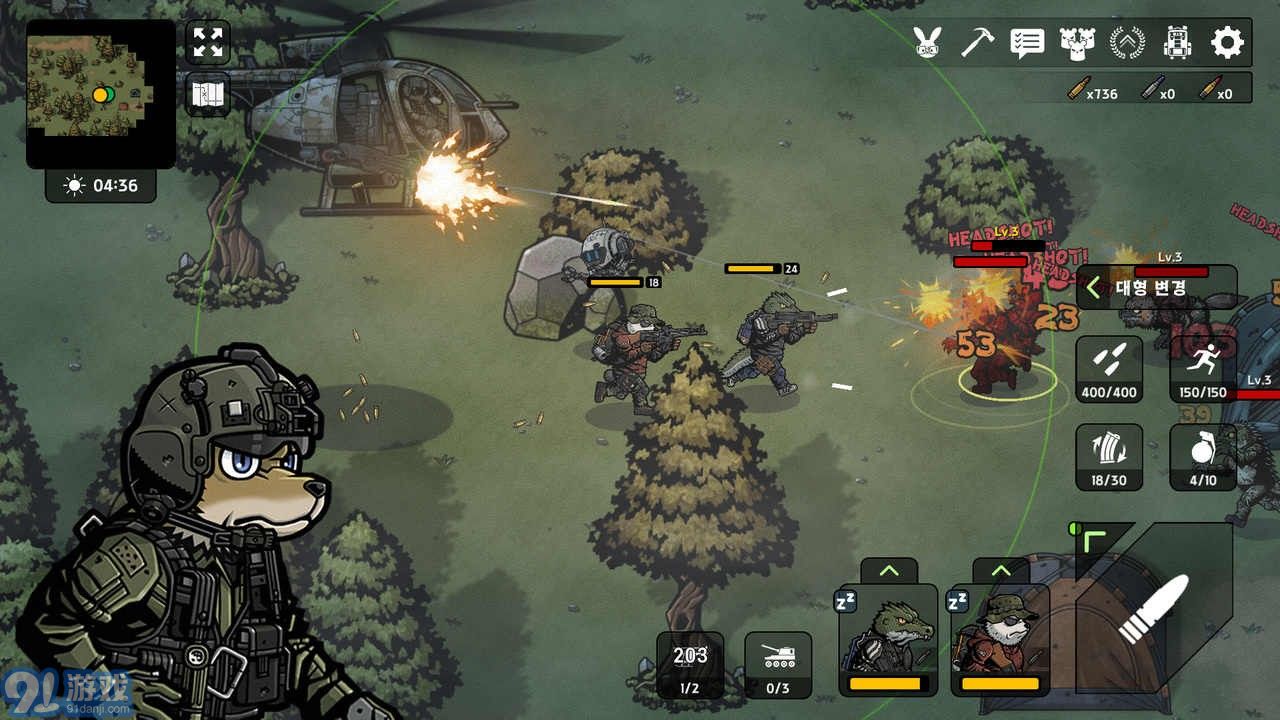Throw a grenade with the 4/10 button
1280x720 pixels.
point(1203,457)
